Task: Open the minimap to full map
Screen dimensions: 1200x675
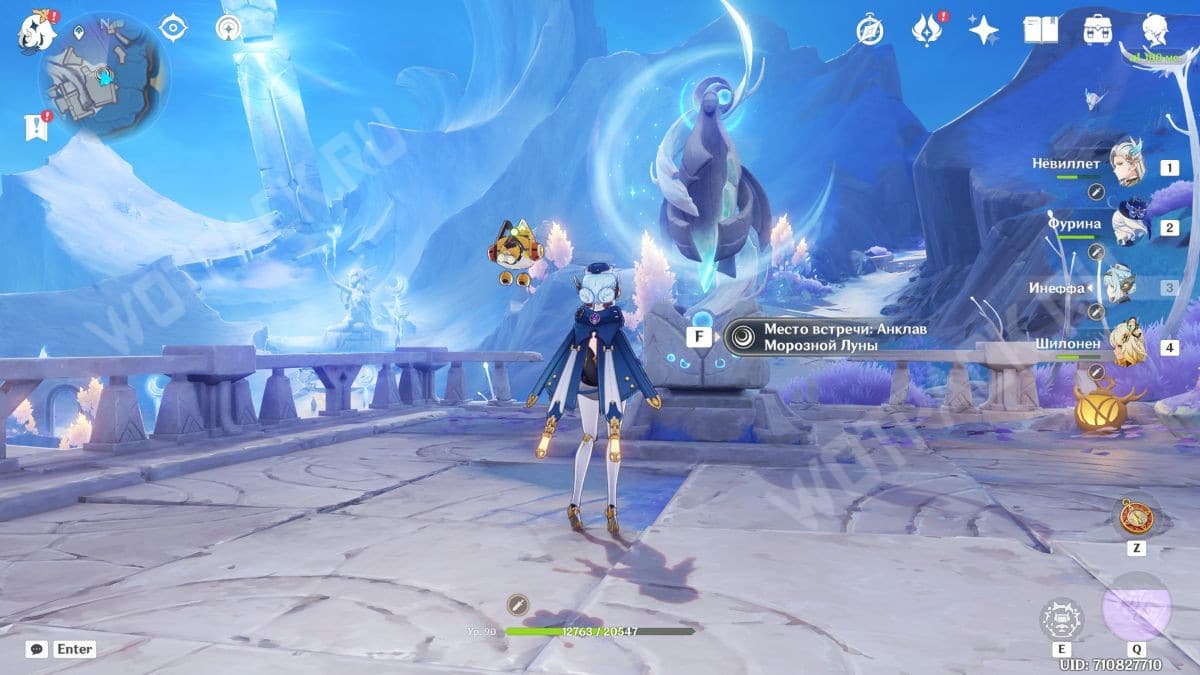Action: [102, 76]
